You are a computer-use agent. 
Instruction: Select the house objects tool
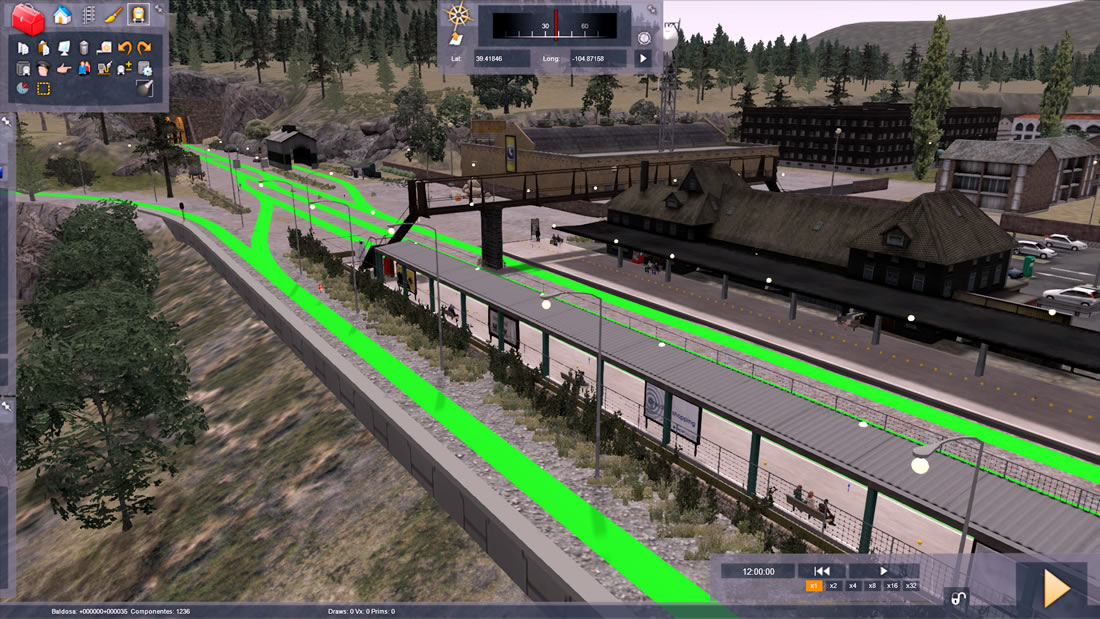pos(62,15)
